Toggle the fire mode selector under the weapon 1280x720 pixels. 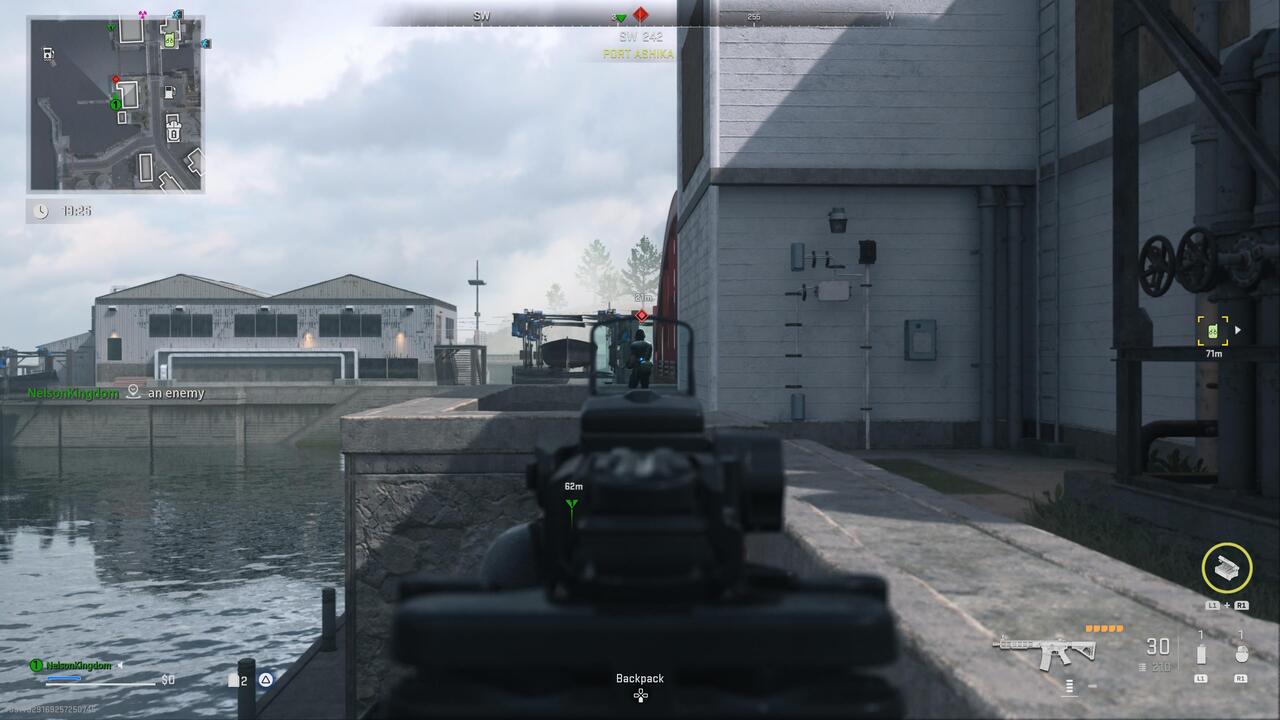coord(1069,687)
